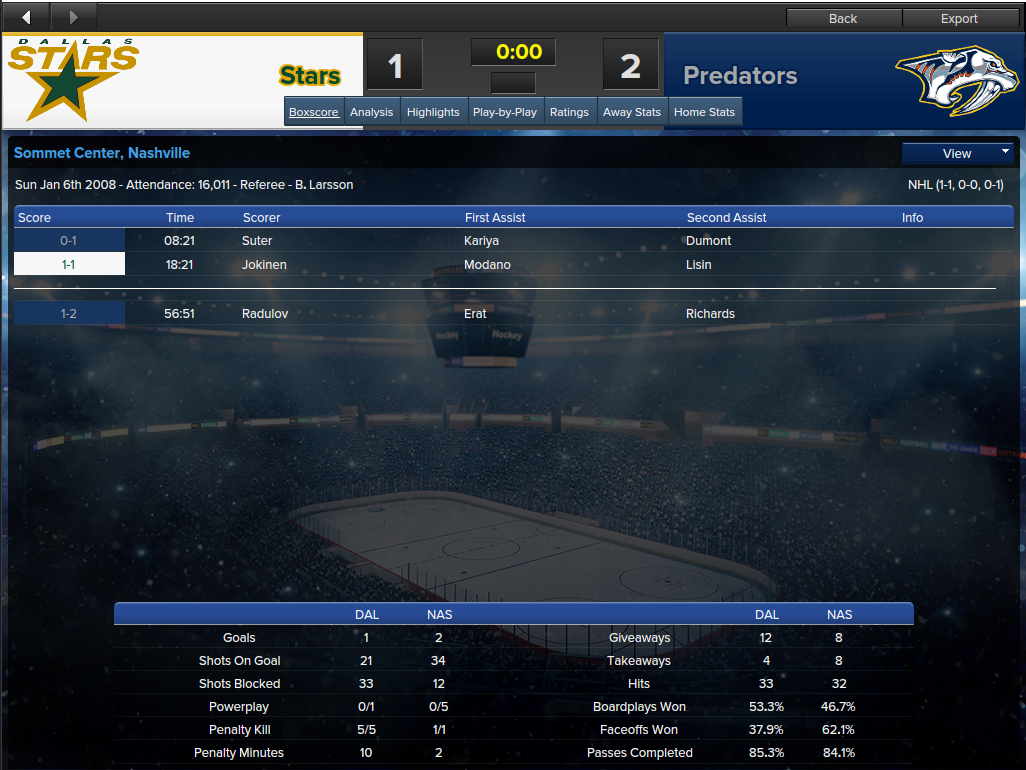
Task: Select first assist Kariya
Action: [481, 241]
